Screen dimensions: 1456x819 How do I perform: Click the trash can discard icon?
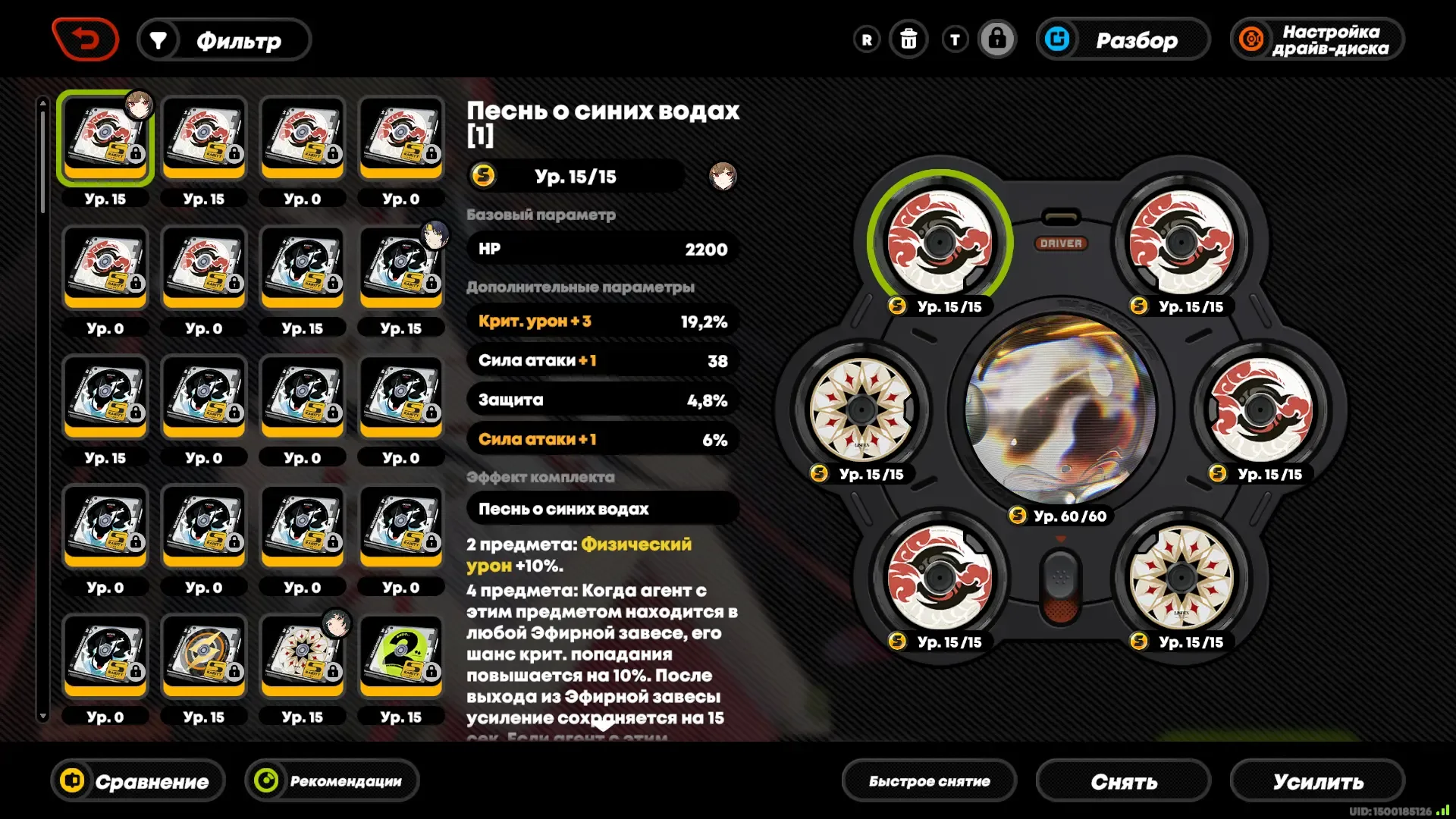(x=908, y=39)
